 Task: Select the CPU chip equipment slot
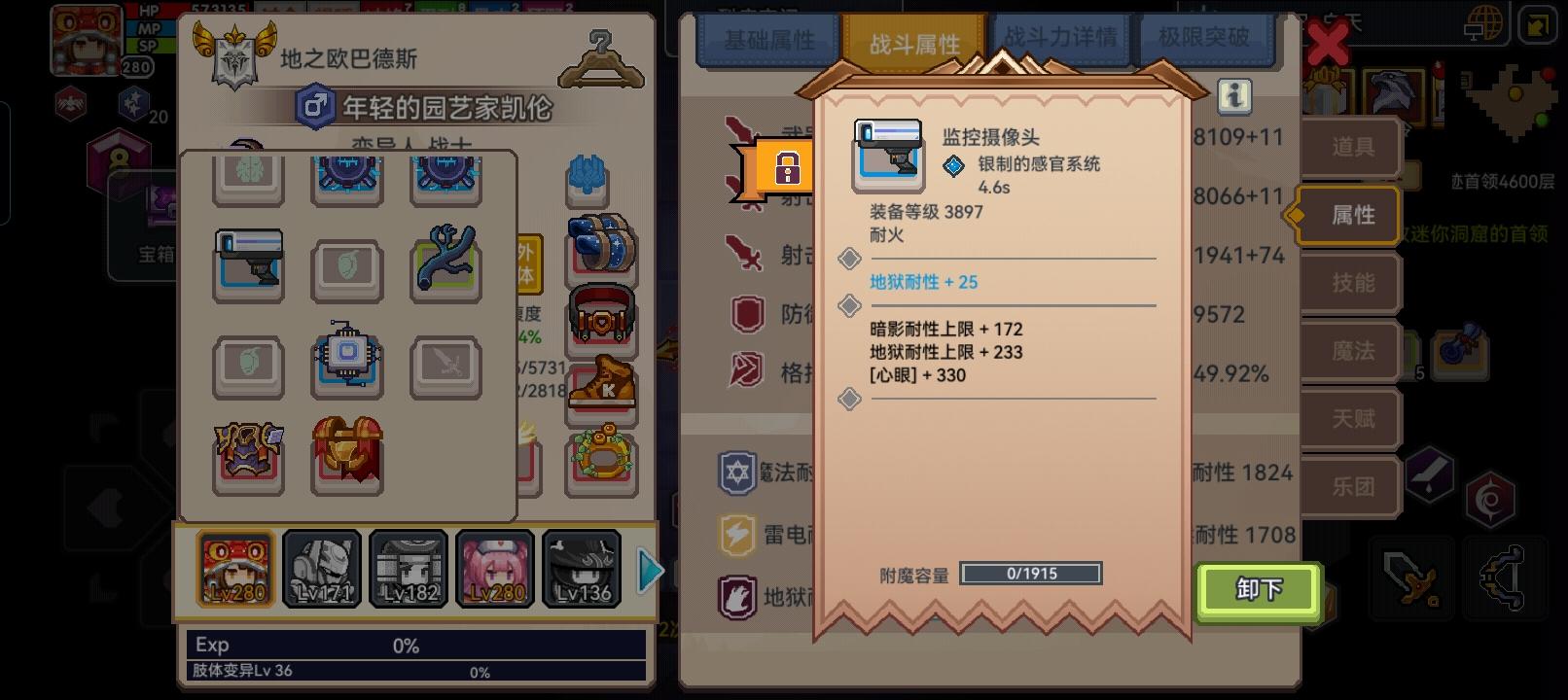(x=347, y=365)
